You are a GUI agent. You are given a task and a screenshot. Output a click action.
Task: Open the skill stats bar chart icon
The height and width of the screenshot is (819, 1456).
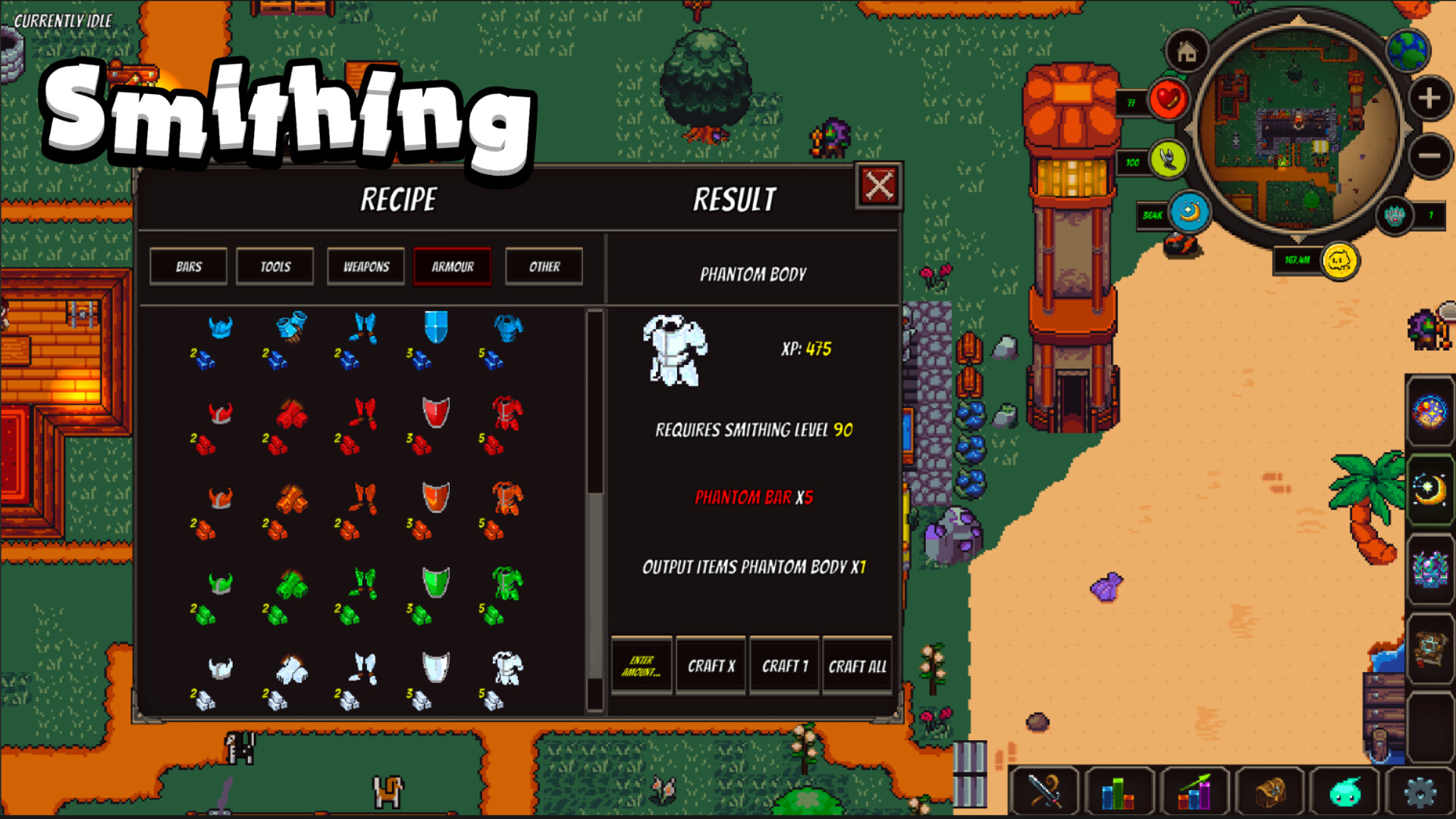[1119, 792]
